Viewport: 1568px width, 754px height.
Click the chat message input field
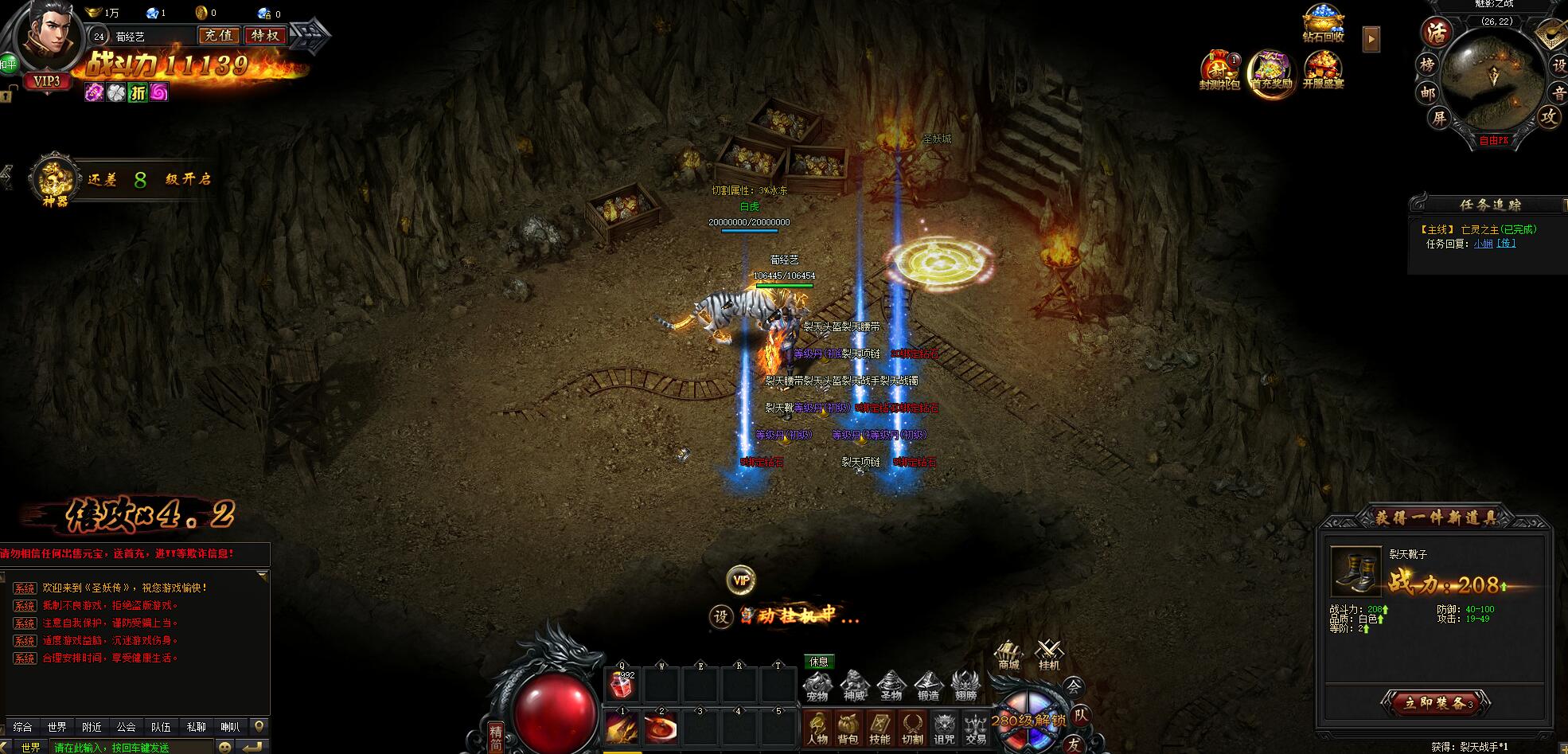pos(131,747)
